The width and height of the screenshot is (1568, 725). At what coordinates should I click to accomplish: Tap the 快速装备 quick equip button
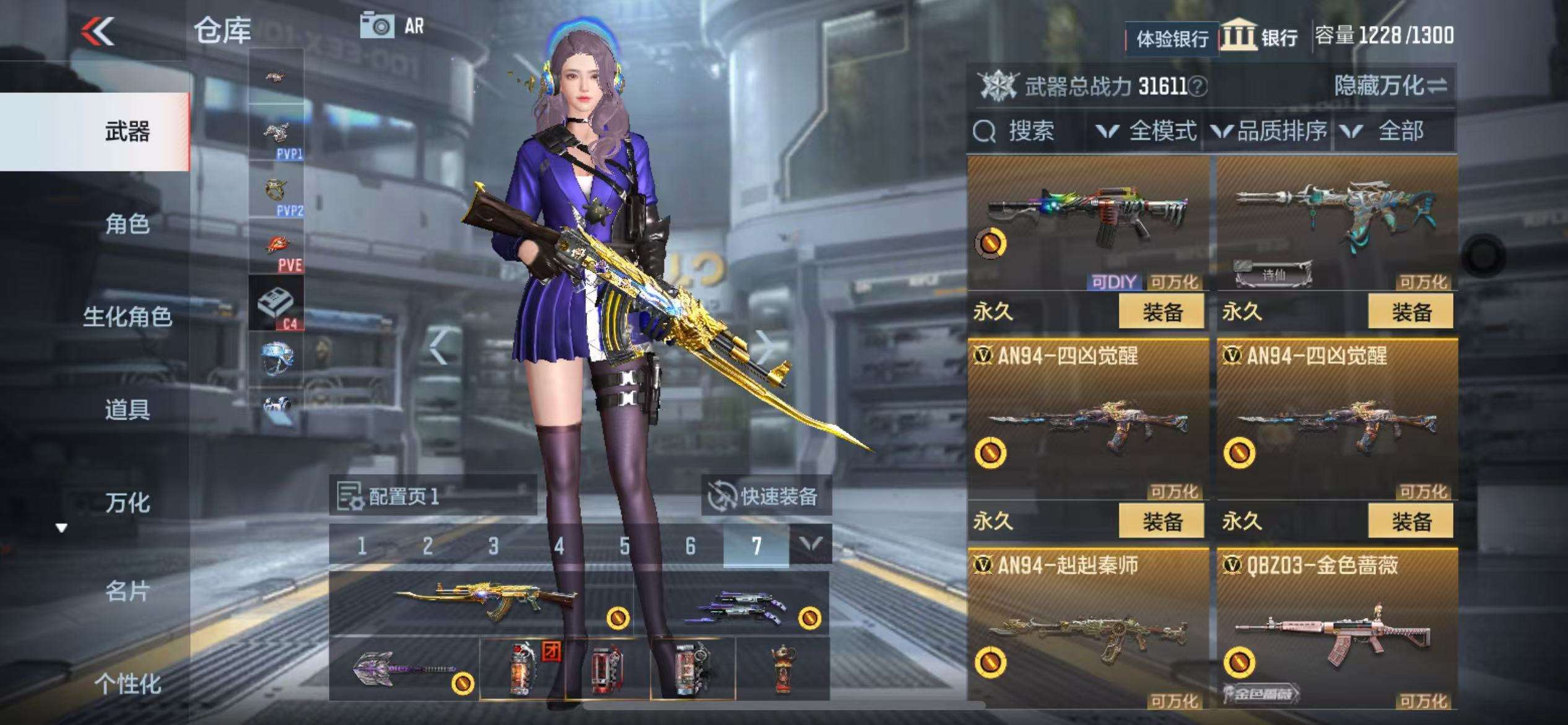point(765,496)
